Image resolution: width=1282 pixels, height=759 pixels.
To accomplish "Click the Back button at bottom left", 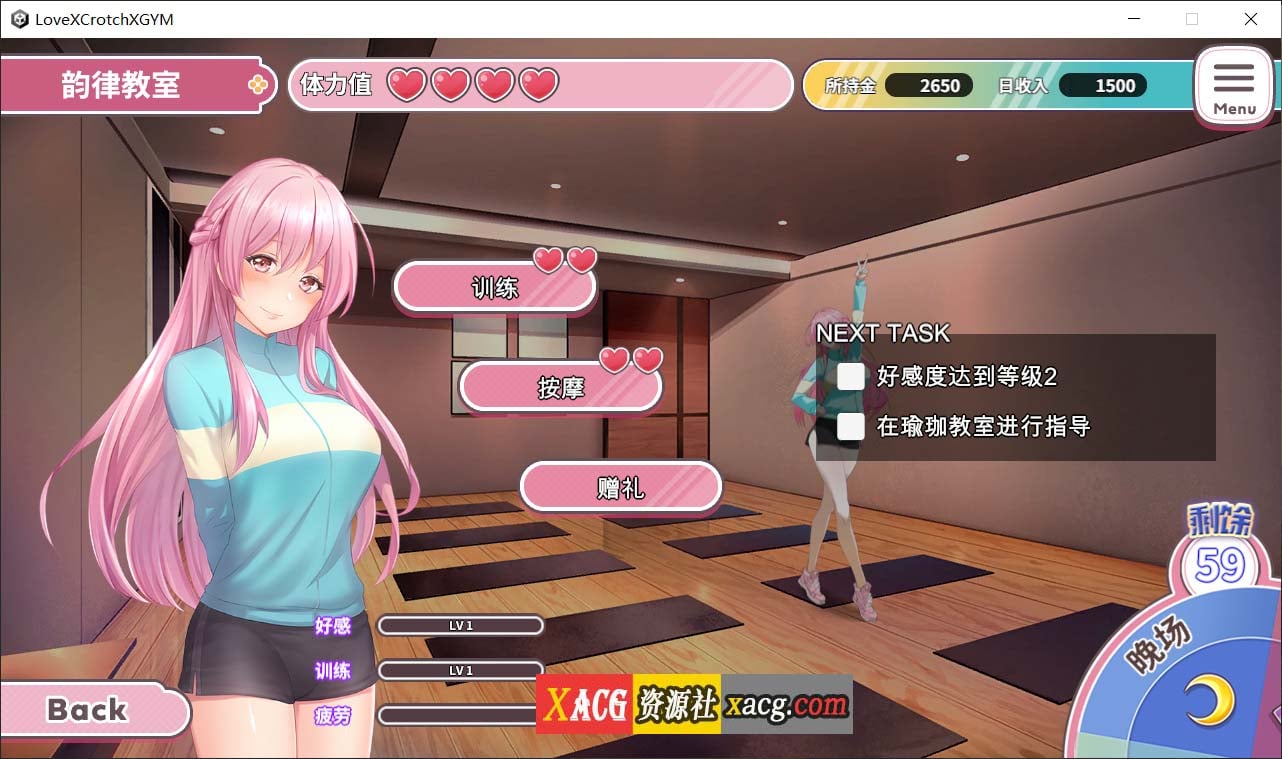I will click(88, 710).
